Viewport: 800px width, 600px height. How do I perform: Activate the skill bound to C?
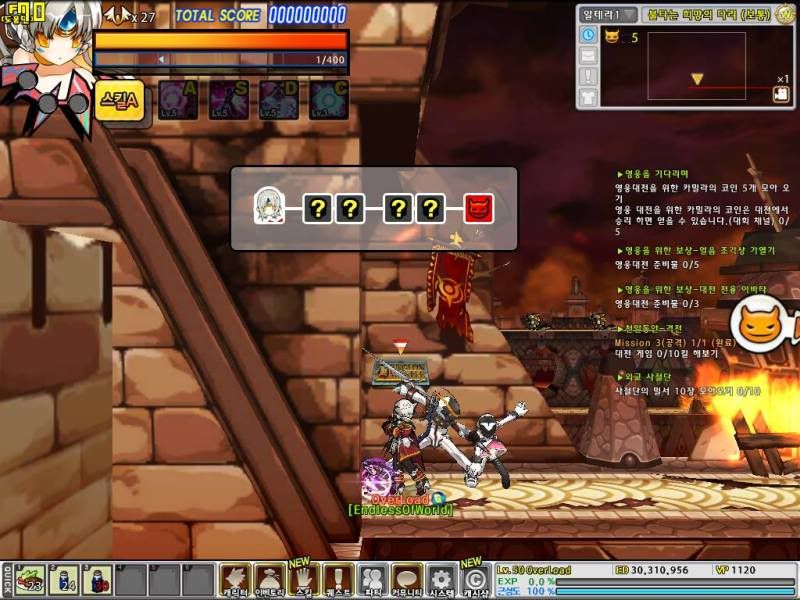click(x=329, y=100)
